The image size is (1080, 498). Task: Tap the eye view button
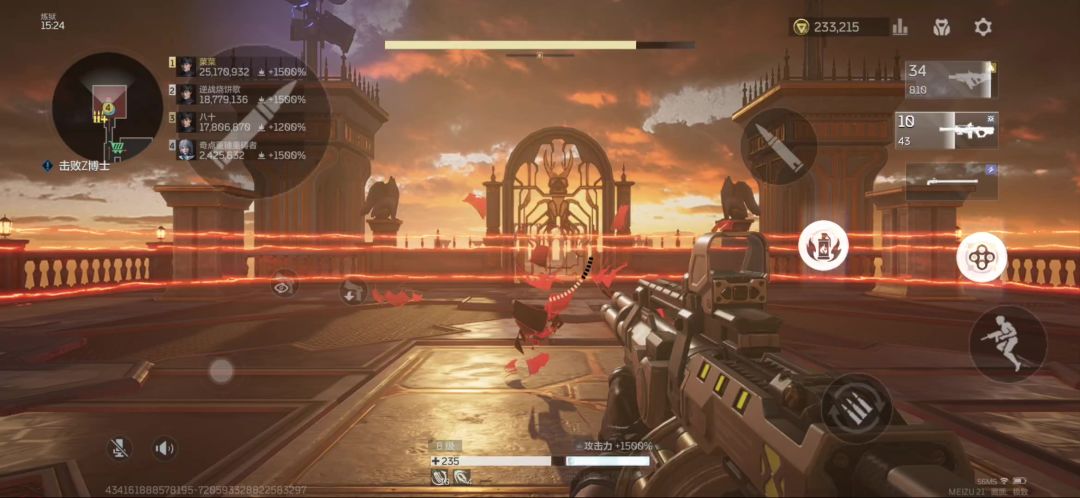[285, 284]
